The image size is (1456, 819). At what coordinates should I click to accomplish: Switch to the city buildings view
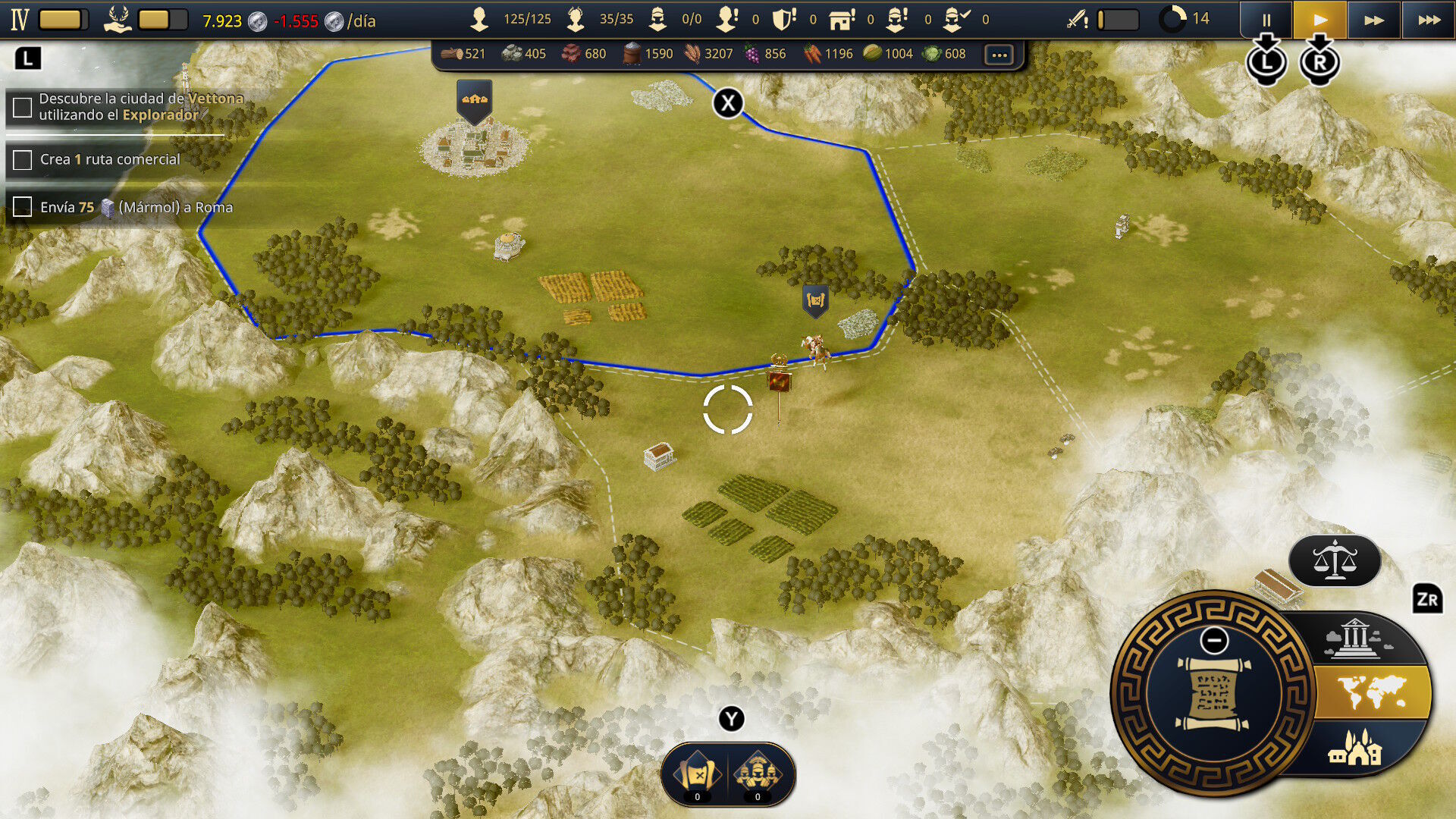pos(1354,748)
